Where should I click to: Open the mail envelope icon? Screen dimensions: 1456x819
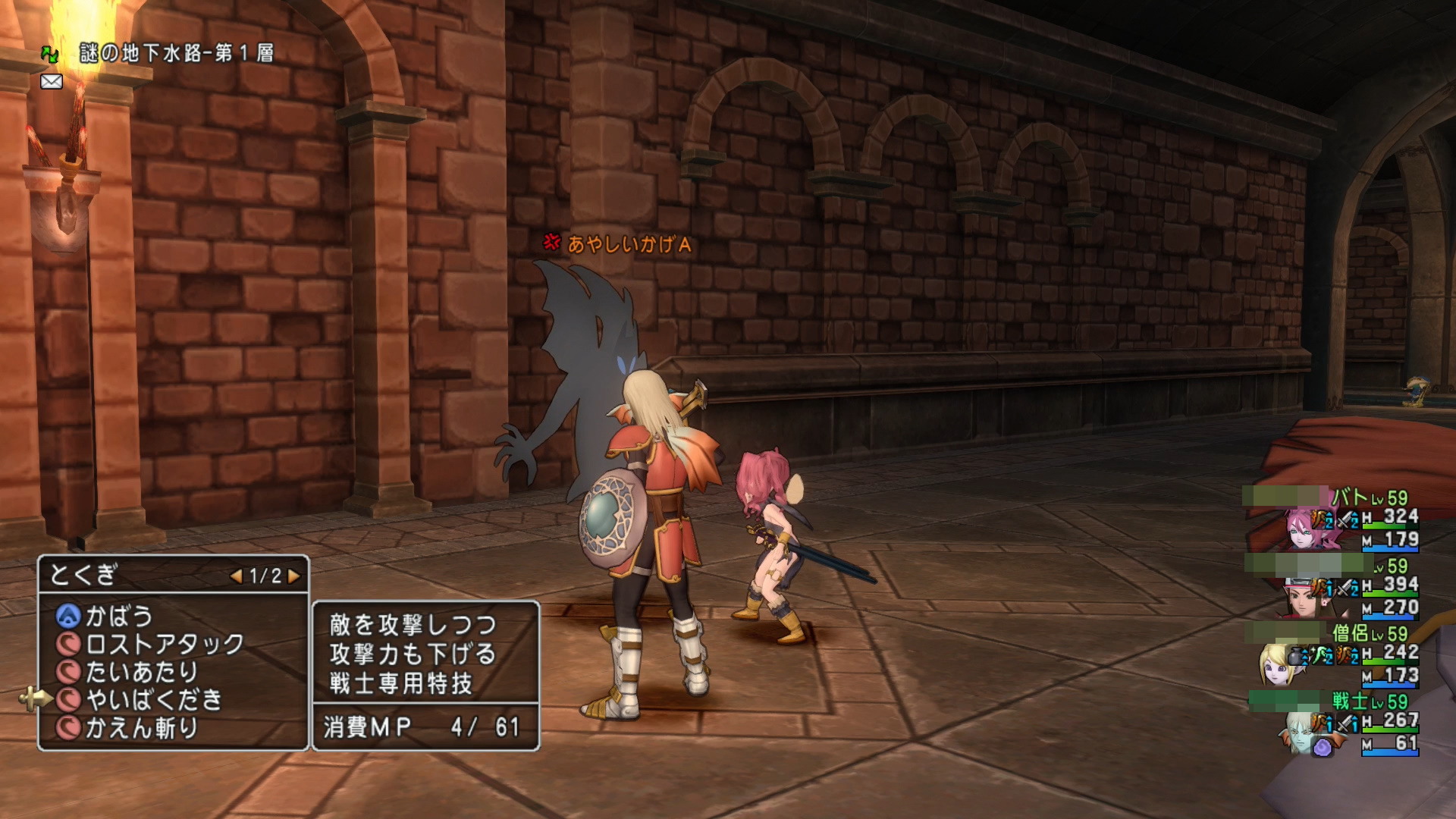pos(52,81)
